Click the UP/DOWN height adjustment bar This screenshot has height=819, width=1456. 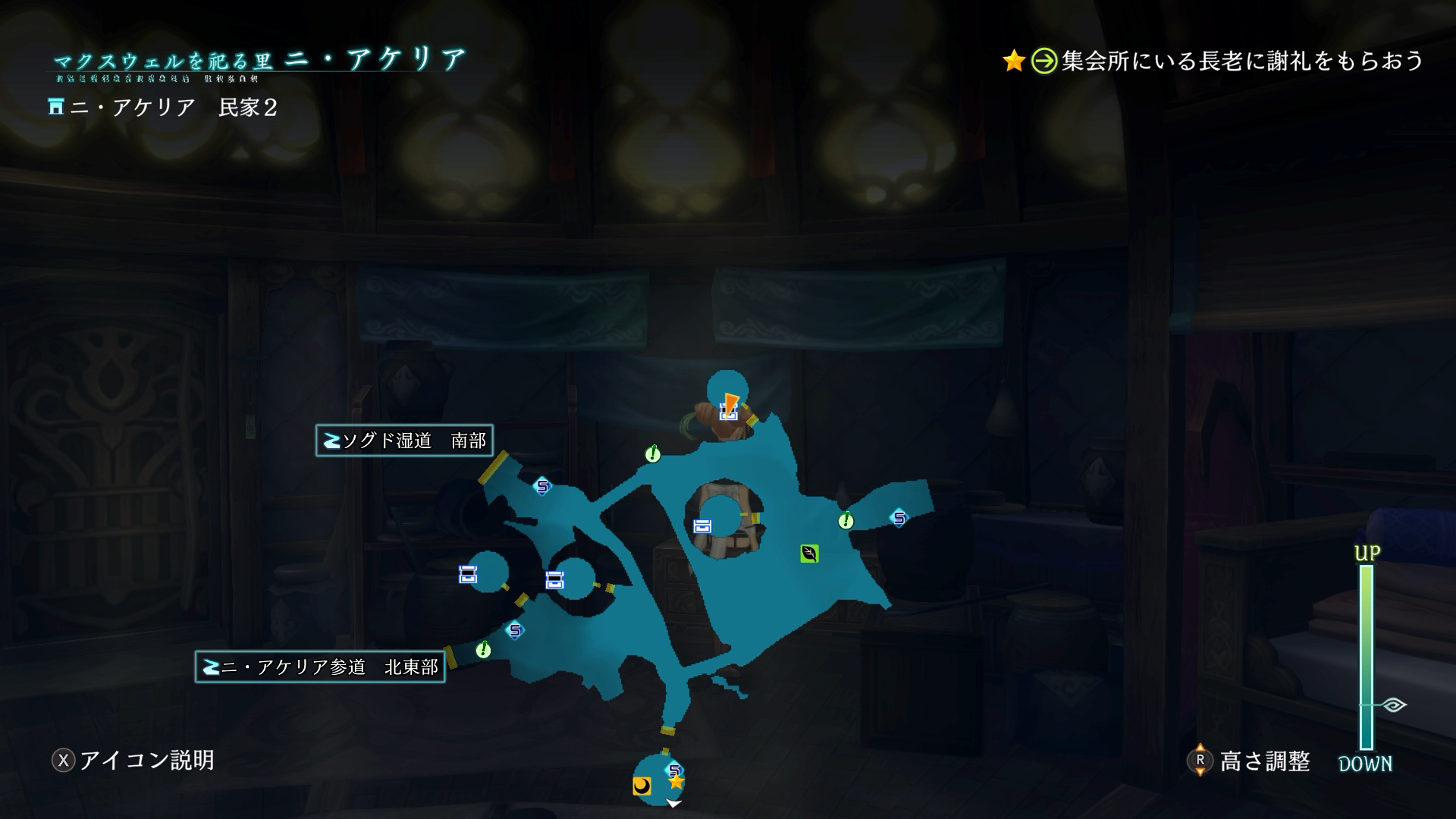1366,657
